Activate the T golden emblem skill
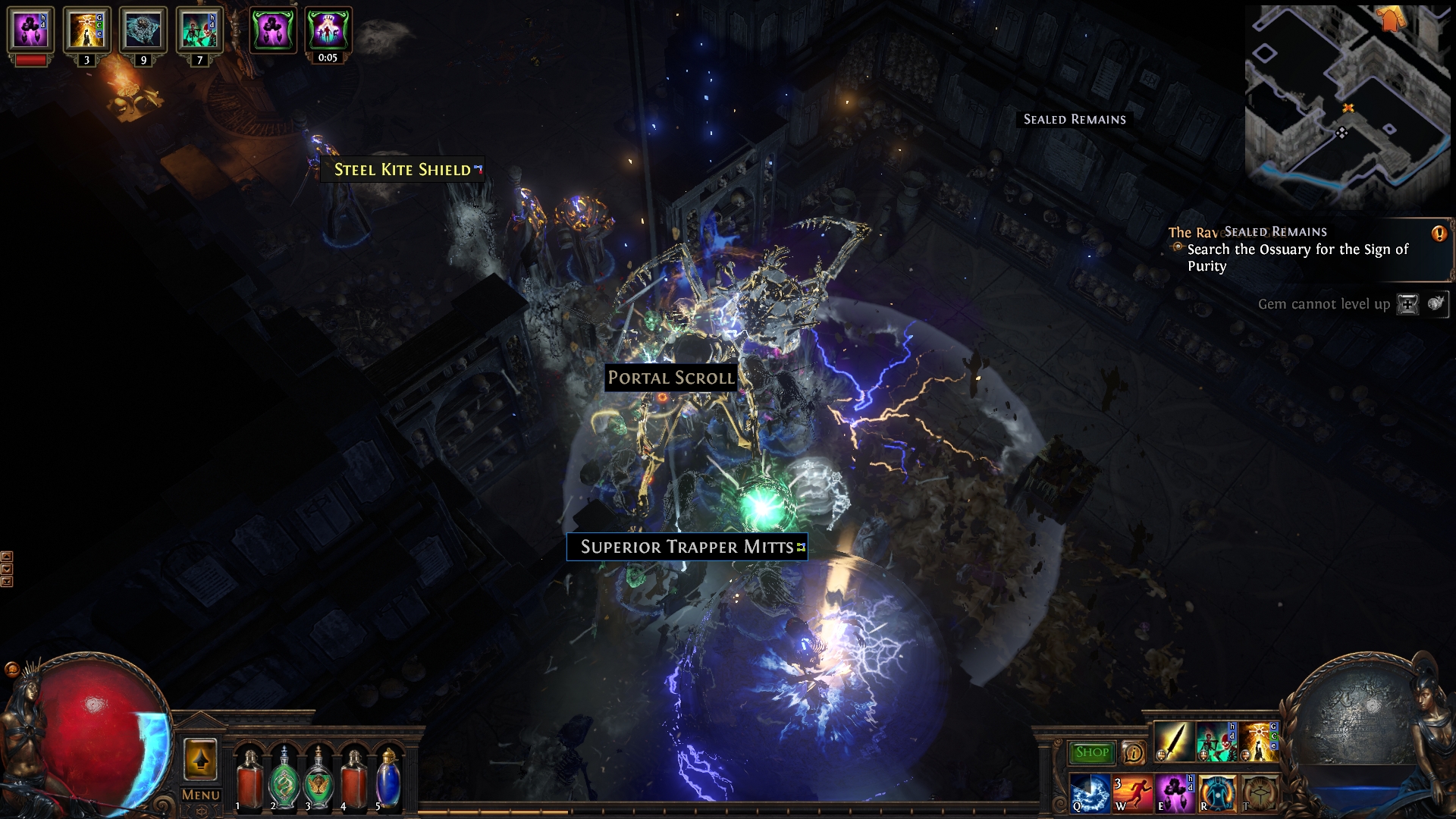Image resolution: width=1456 pixels, height=819 pixels. point(1260,792)
